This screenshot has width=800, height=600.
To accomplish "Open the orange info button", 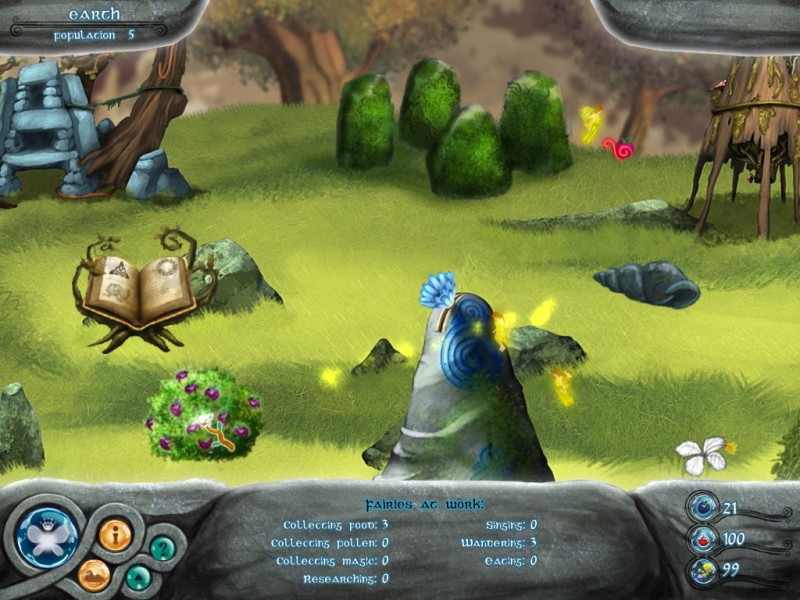I will [115, 535].
